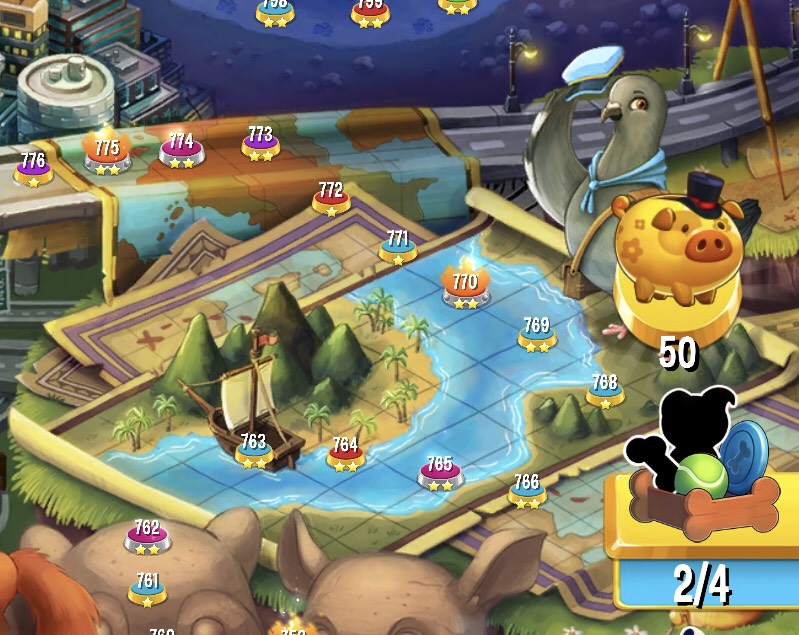Choose level 774 node
Screen dimensions: 799x635
(x=181, y=150)
